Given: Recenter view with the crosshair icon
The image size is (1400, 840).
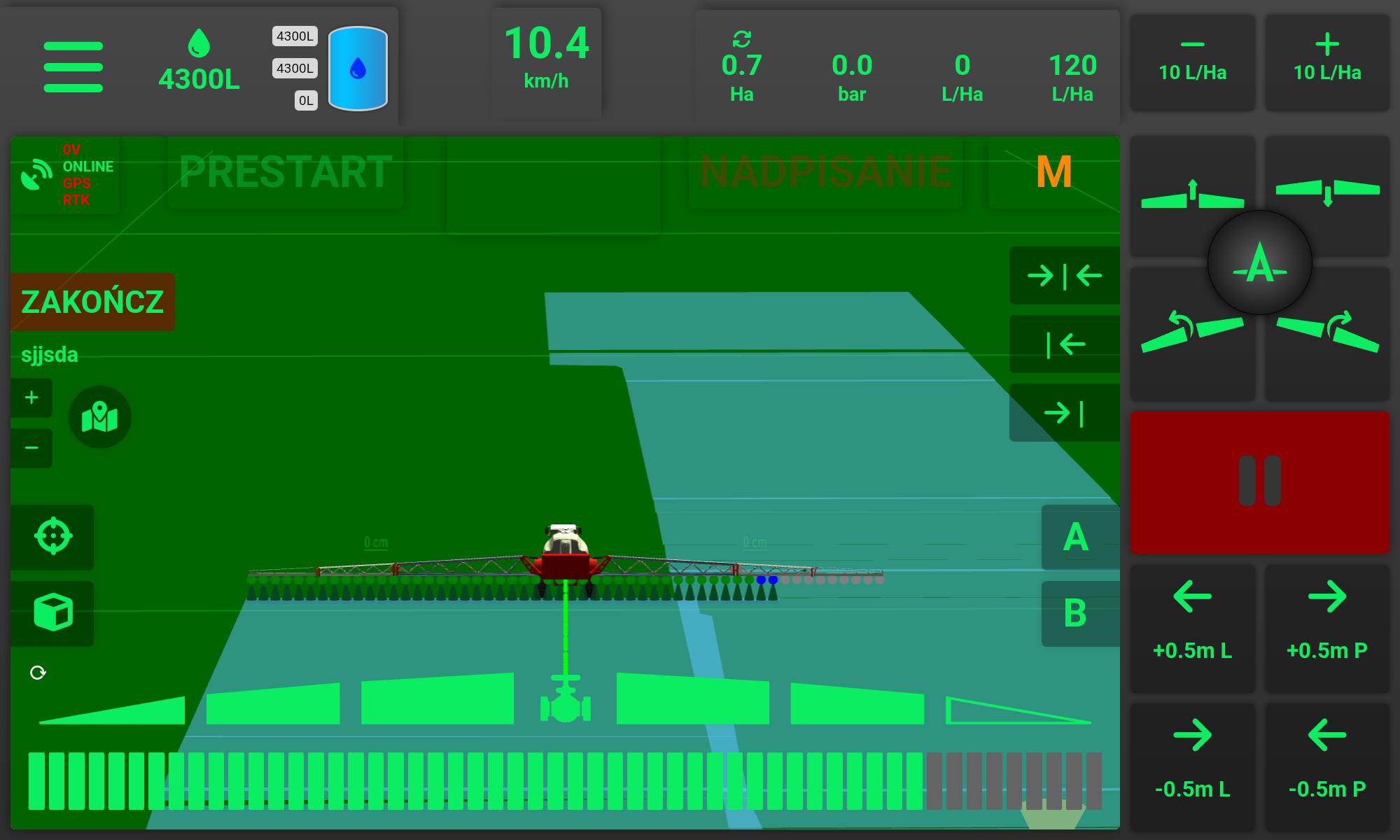Looking at the screenshot, I should pos(52,537).
